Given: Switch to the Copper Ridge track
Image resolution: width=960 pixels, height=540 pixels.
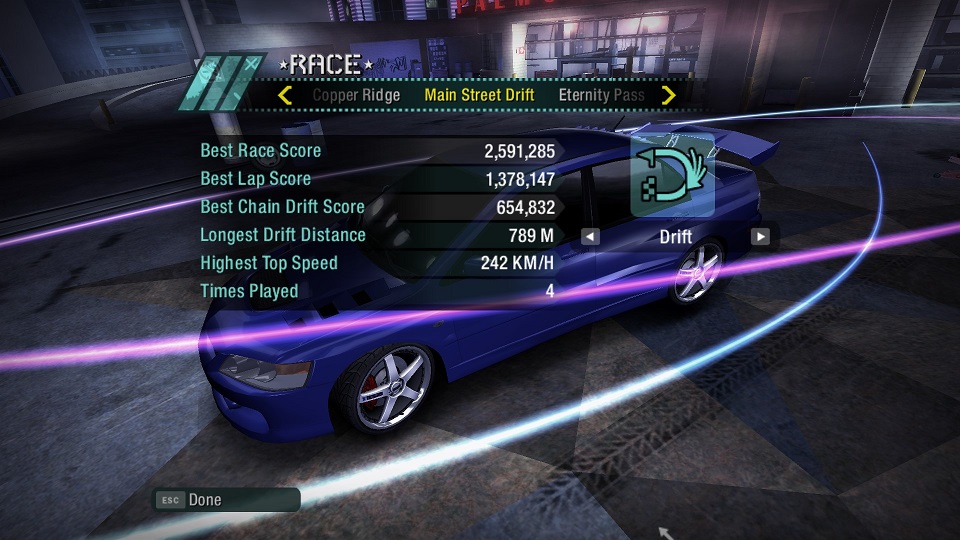Looking at the screenshot, I should 356,96.
